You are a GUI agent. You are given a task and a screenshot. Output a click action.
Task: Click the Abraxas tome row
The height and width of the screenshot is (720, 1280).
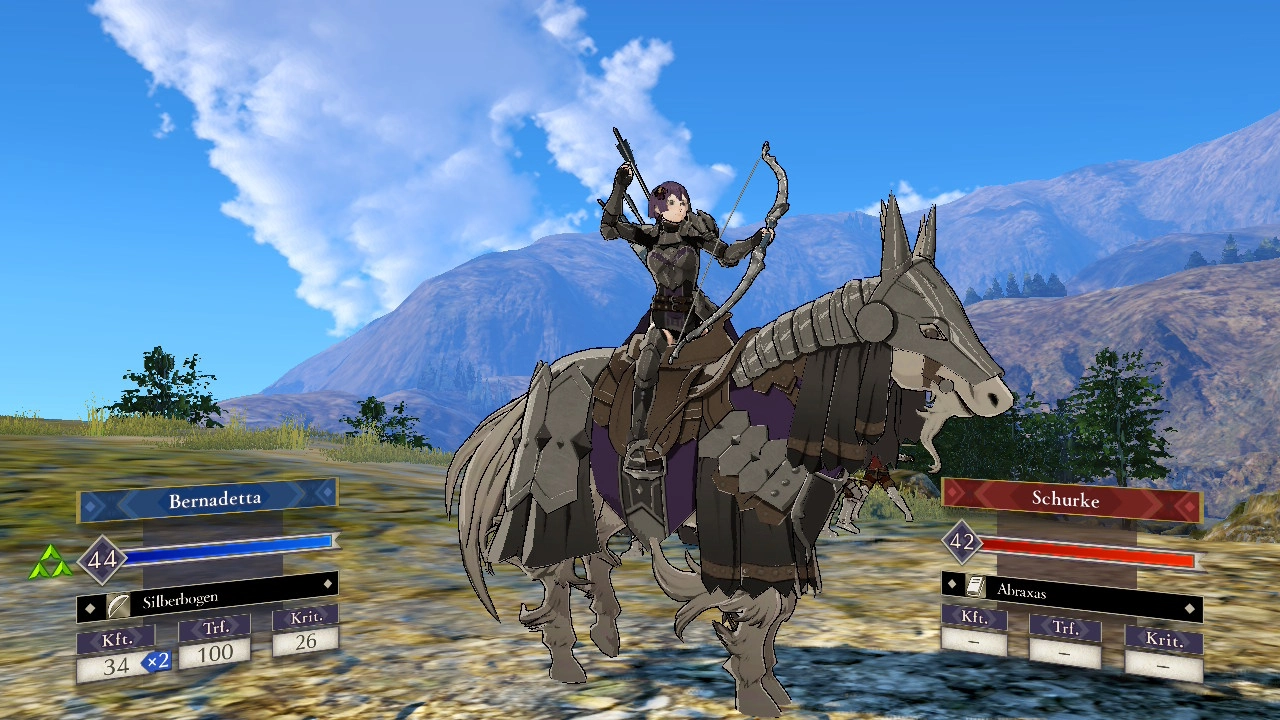coord(1071,589)
